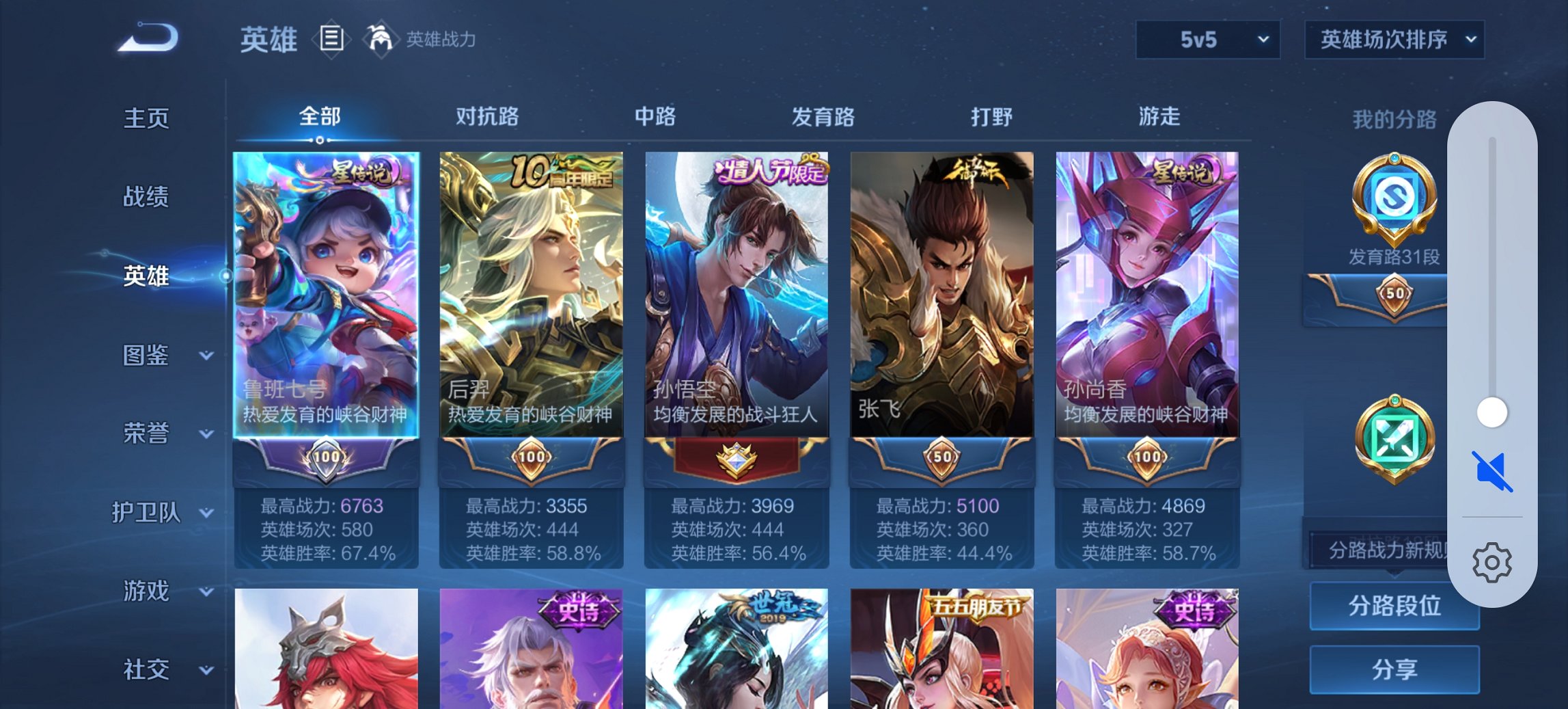Viewport: 1568px width, 709px height.
Task: Click the game logo in the top-left corner
Action: 147,39
